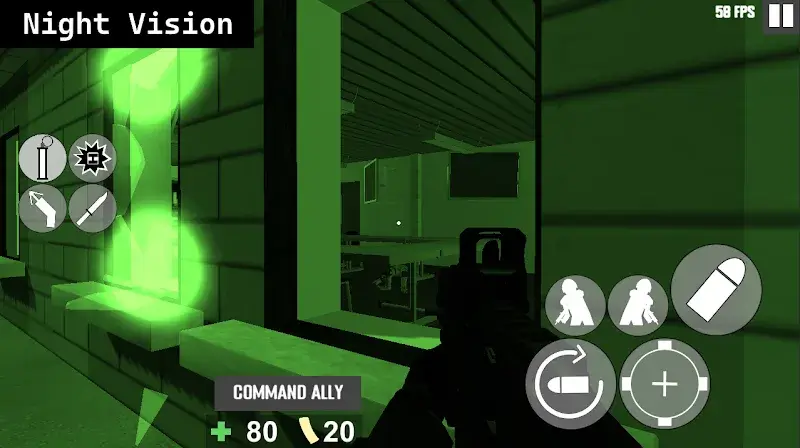
Task: Choose the explosive burst icon
Action: (93, 158)
